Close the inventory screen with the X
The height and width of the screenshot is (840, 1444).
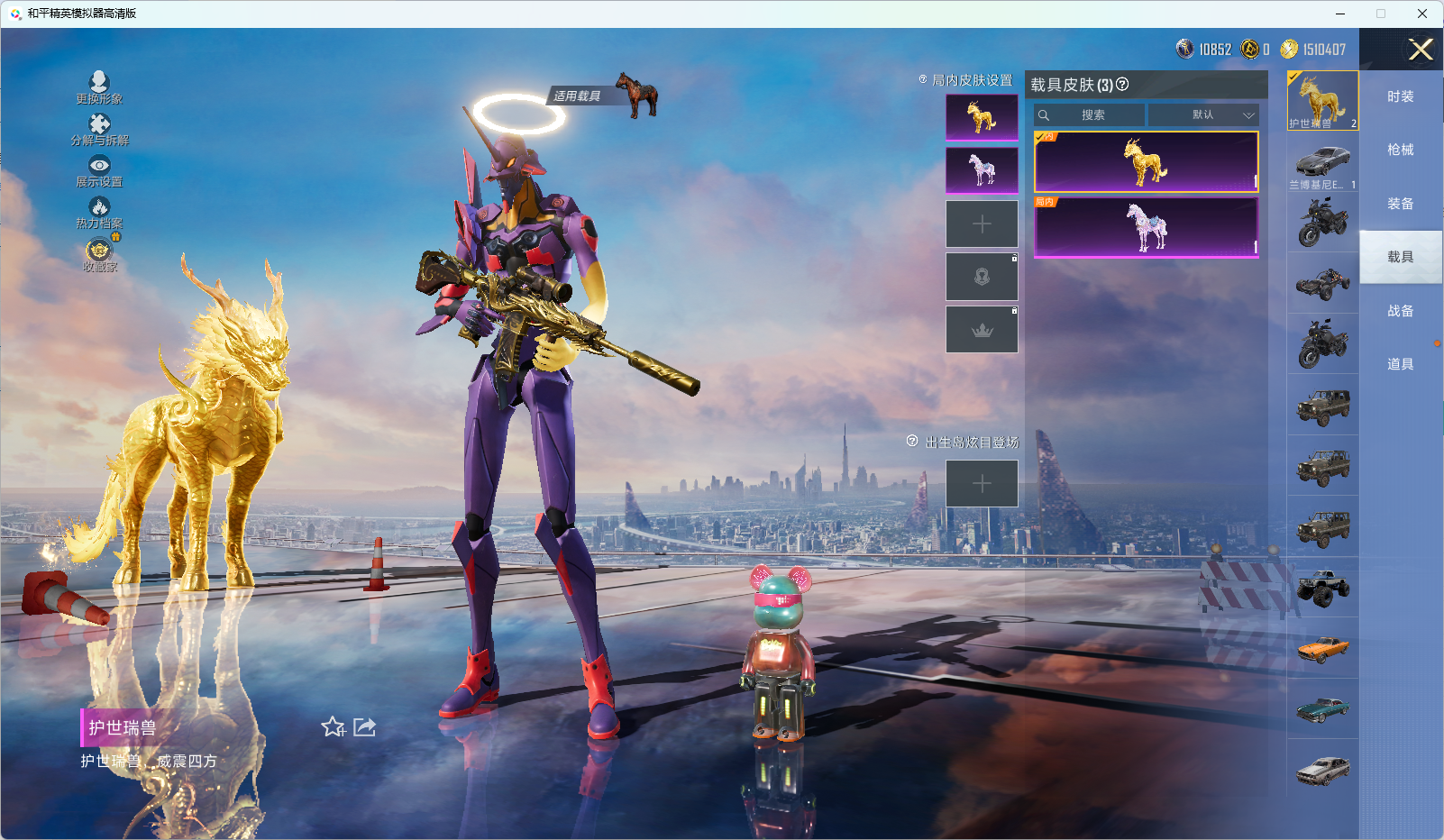tap(1421, 50)
